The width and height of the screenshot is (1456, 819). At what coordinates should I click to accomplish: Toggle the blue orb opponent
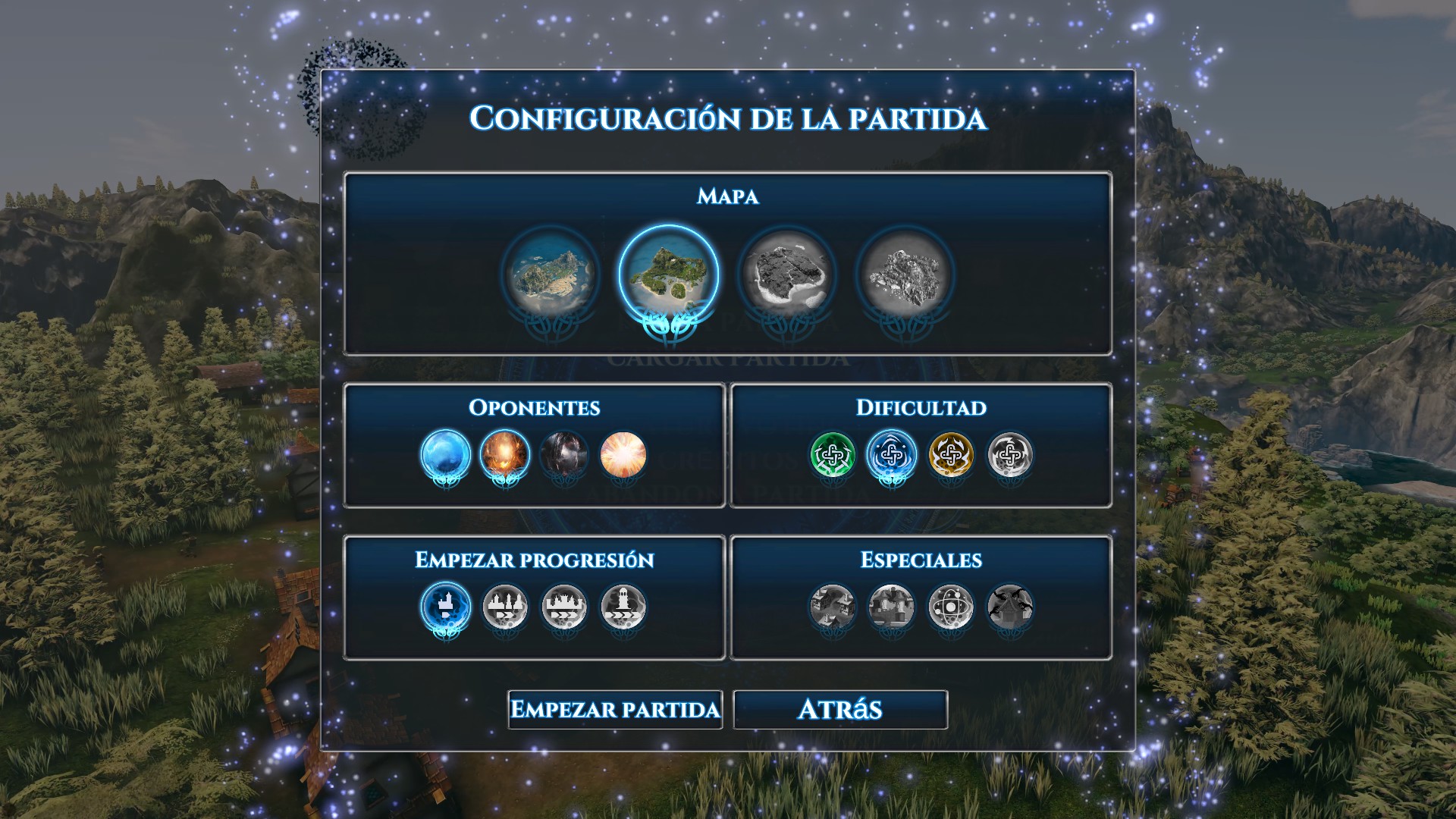pyautogui.click(x=446, y=455)
